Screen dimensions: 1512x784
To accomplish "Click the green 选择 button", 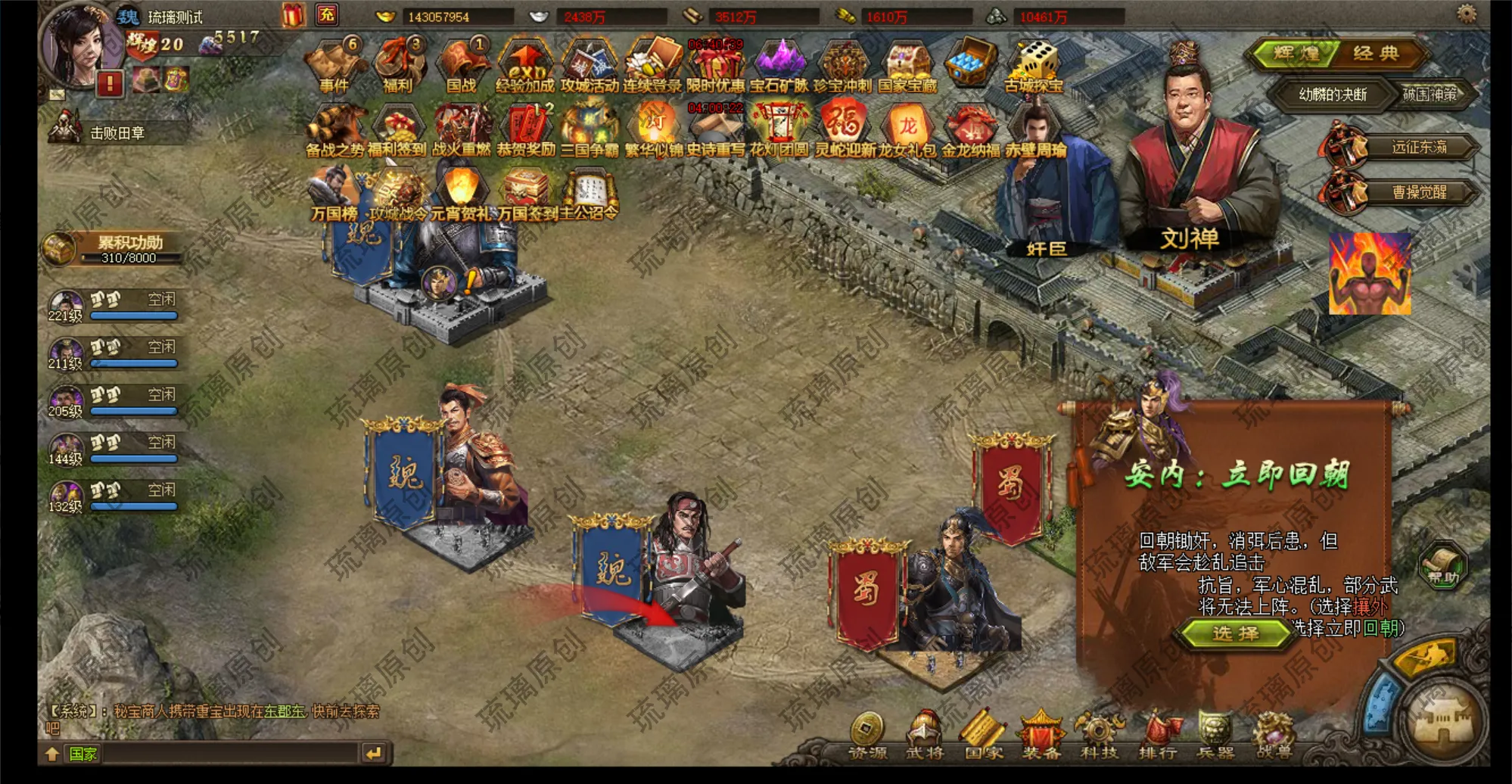I will click(1235, 633).
